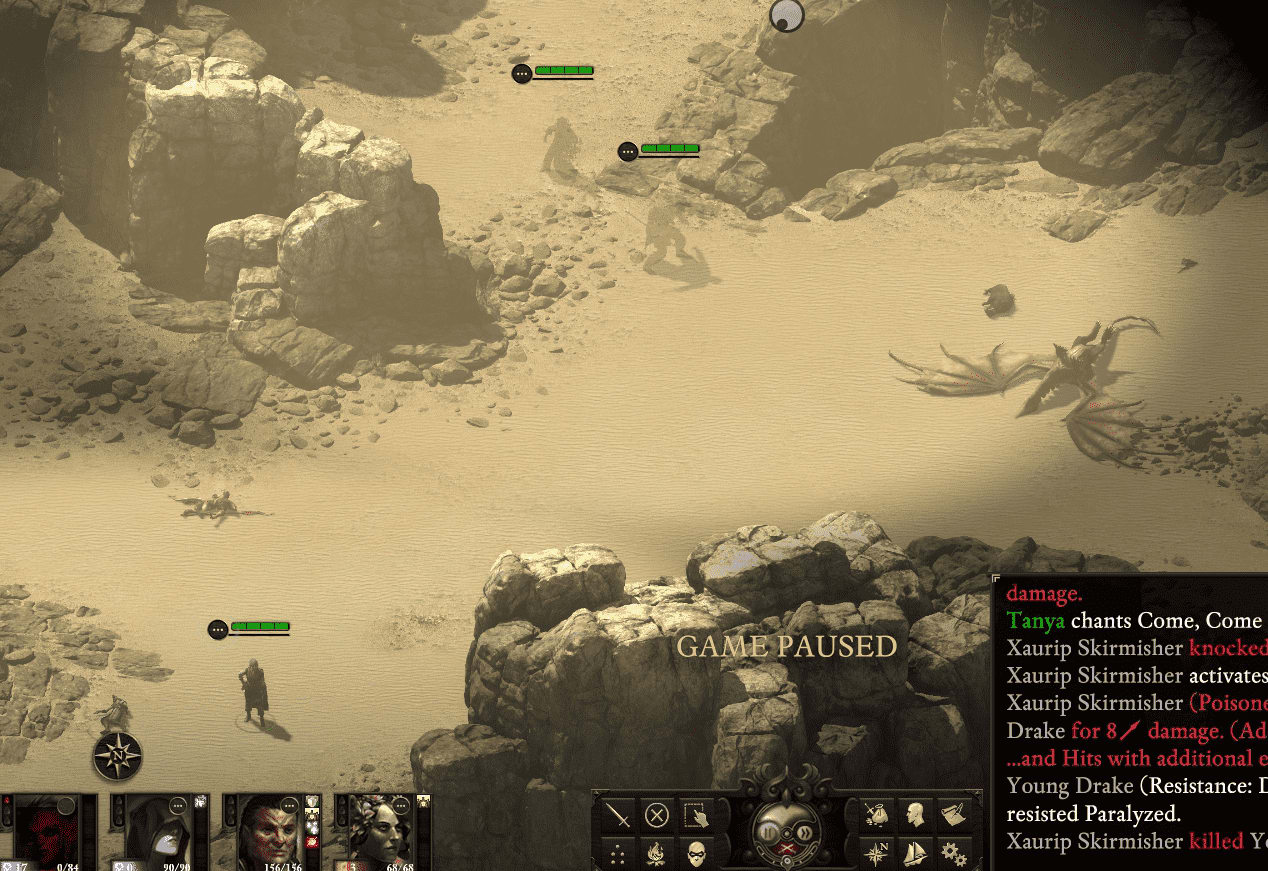Activate the select-all party hand icon
Viewport: 1268px width, 871px height.
point(694,816)
